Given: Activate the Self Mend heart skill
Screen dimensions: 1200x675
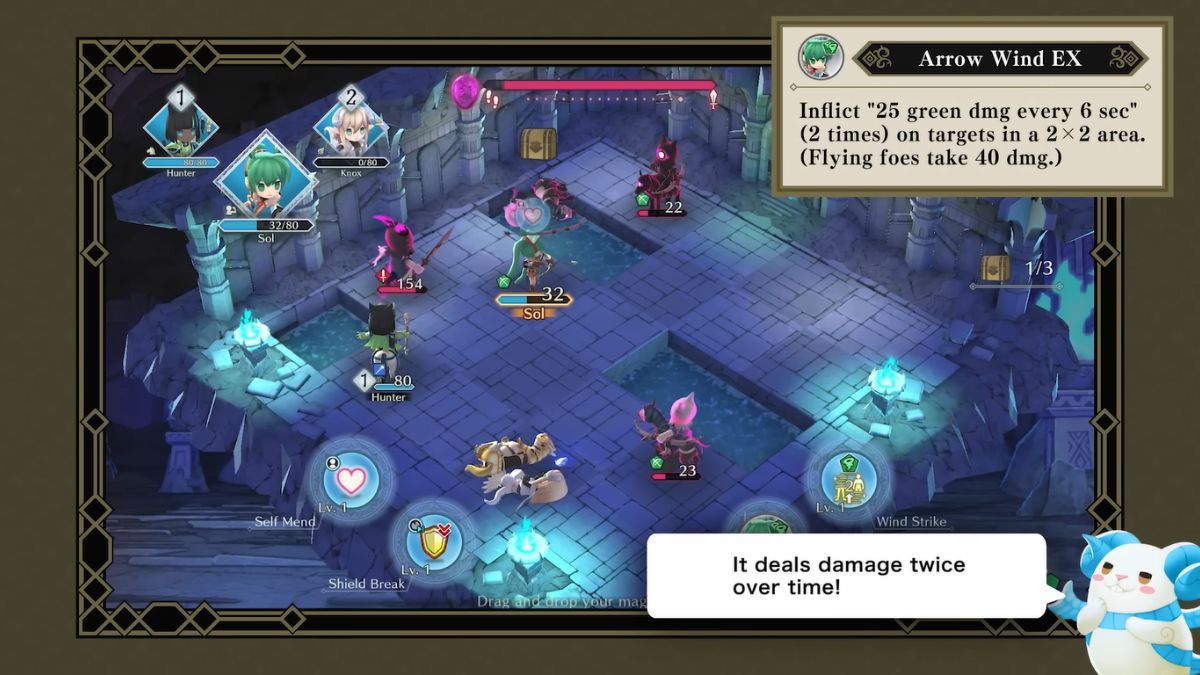Looking at the screenshot, I should [350, 479].
